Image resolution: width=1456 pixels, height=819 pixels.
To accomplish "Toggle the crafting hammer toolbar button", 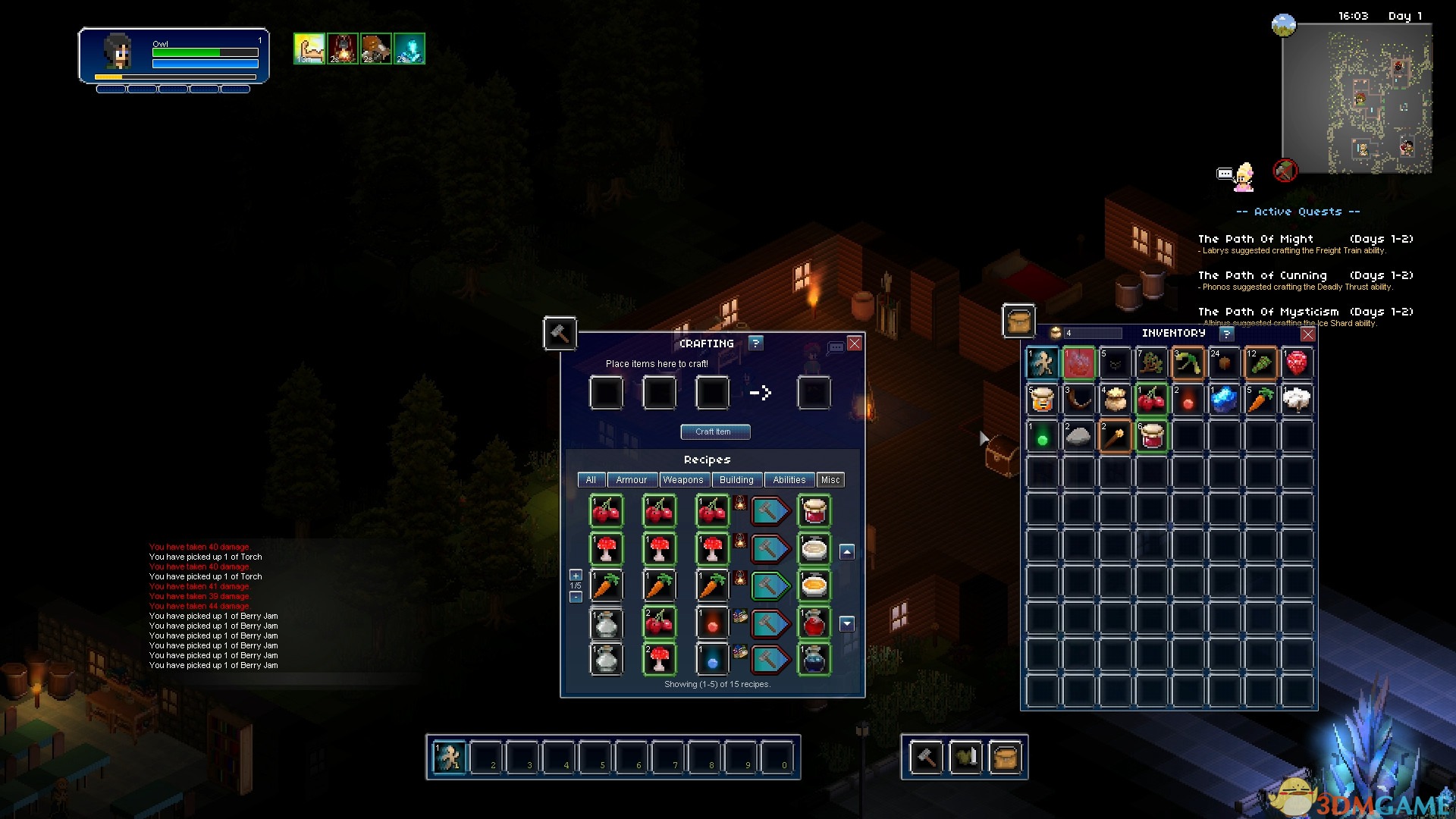I will pos(926,757).
